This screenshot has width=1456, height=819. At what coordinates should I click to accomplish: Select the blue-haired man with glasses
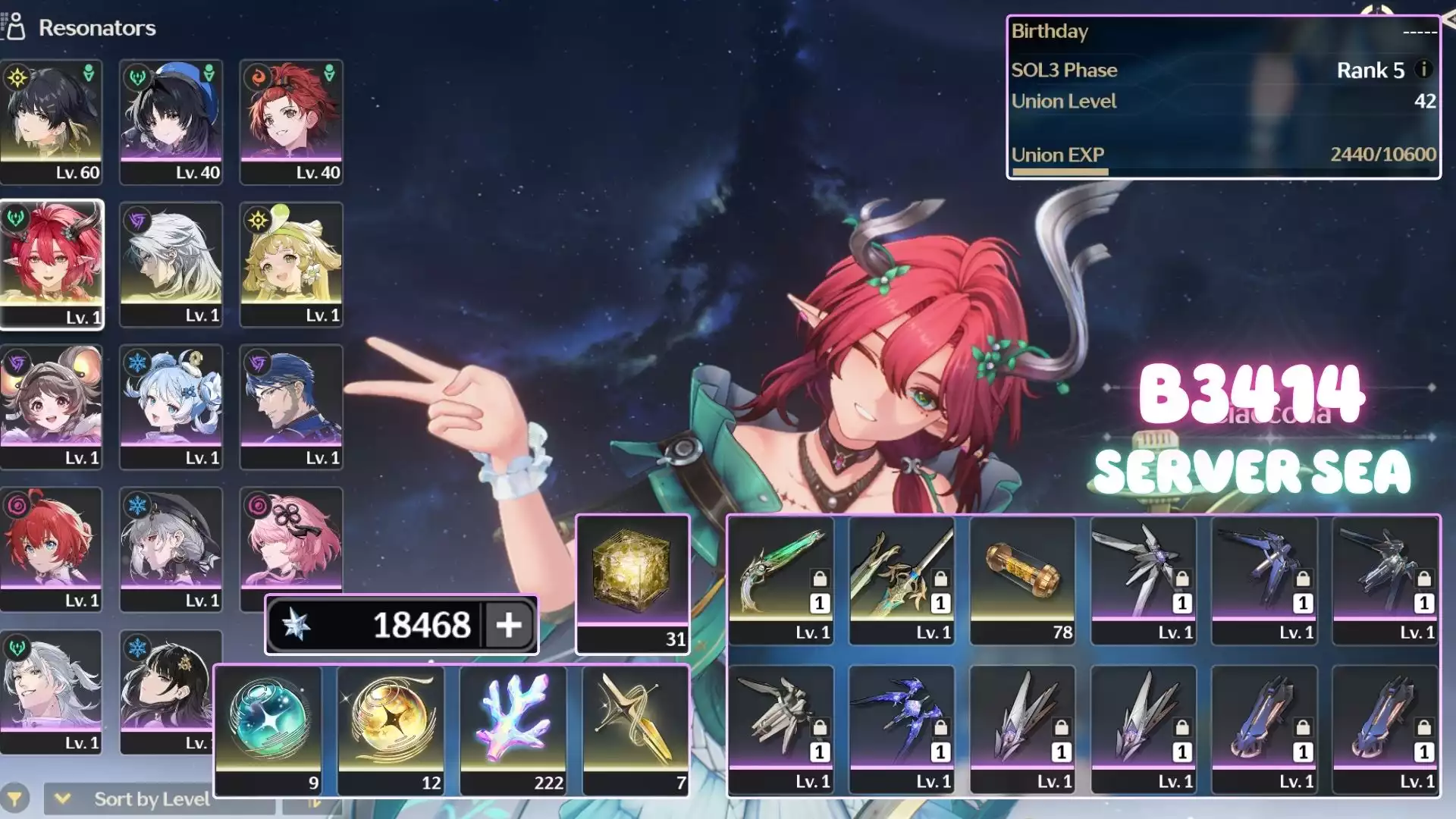tap(291, 406)
